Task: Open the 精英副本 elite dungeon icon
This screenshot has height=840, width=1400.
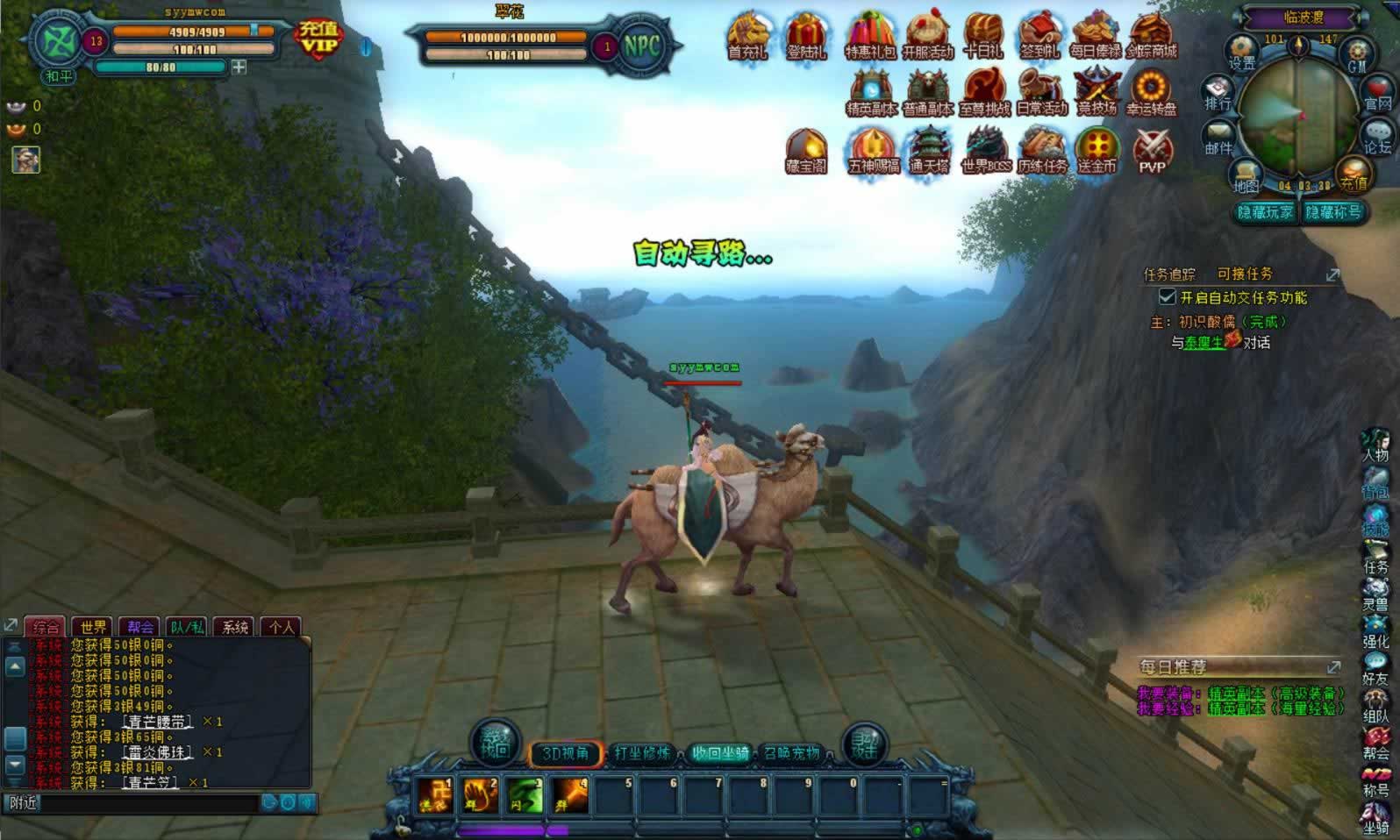Action: coord(870,92)
